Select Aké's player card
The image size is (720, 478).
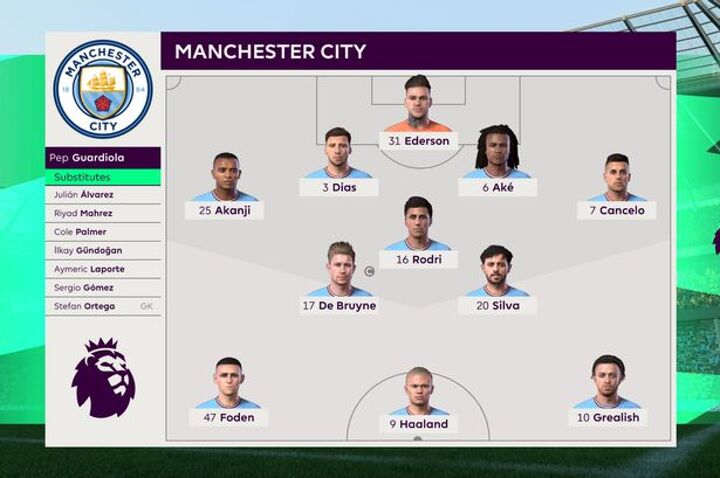pyautogui.click(x=497, y=163)
